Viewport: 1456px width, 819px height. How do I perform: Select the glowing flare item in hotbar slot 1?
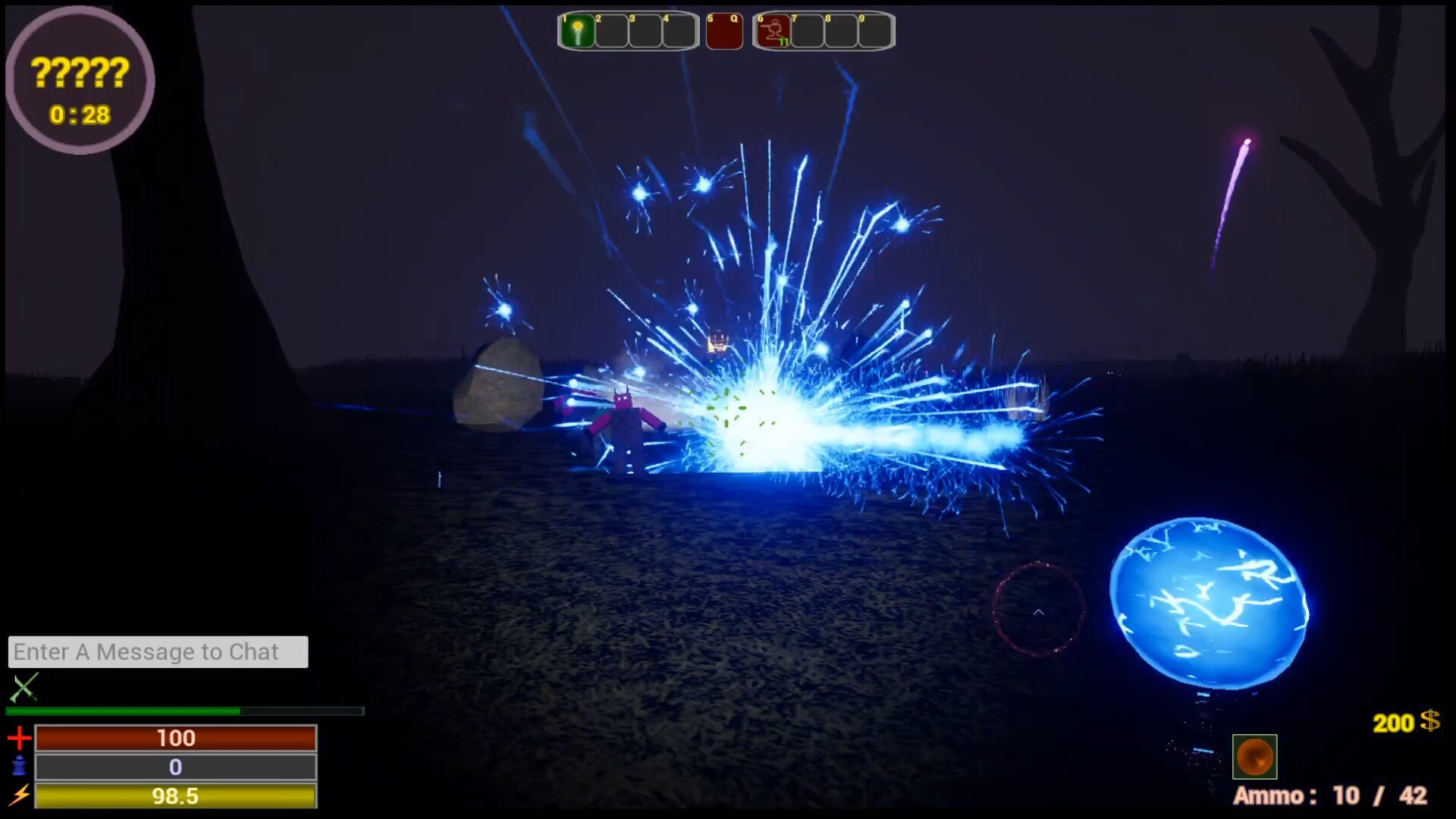click(578, 31)
